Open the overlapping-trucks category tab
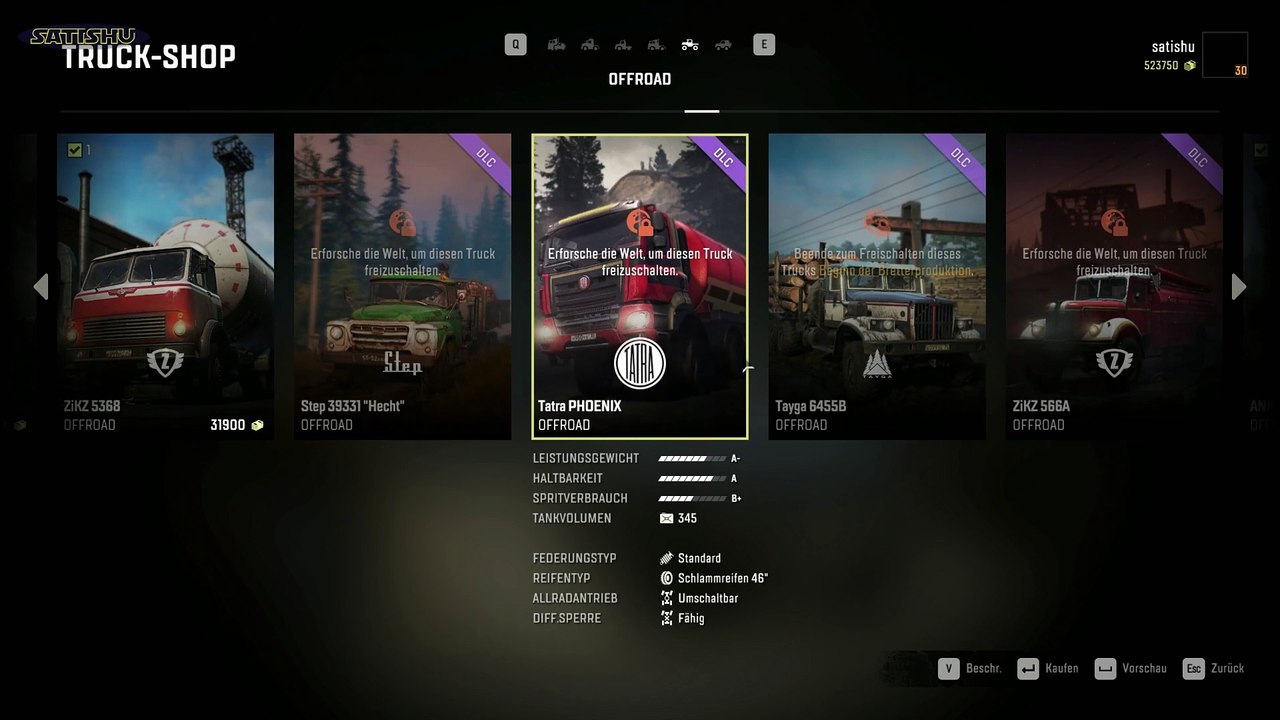This screenshot has width=1280, height=720. click(557, 44)
